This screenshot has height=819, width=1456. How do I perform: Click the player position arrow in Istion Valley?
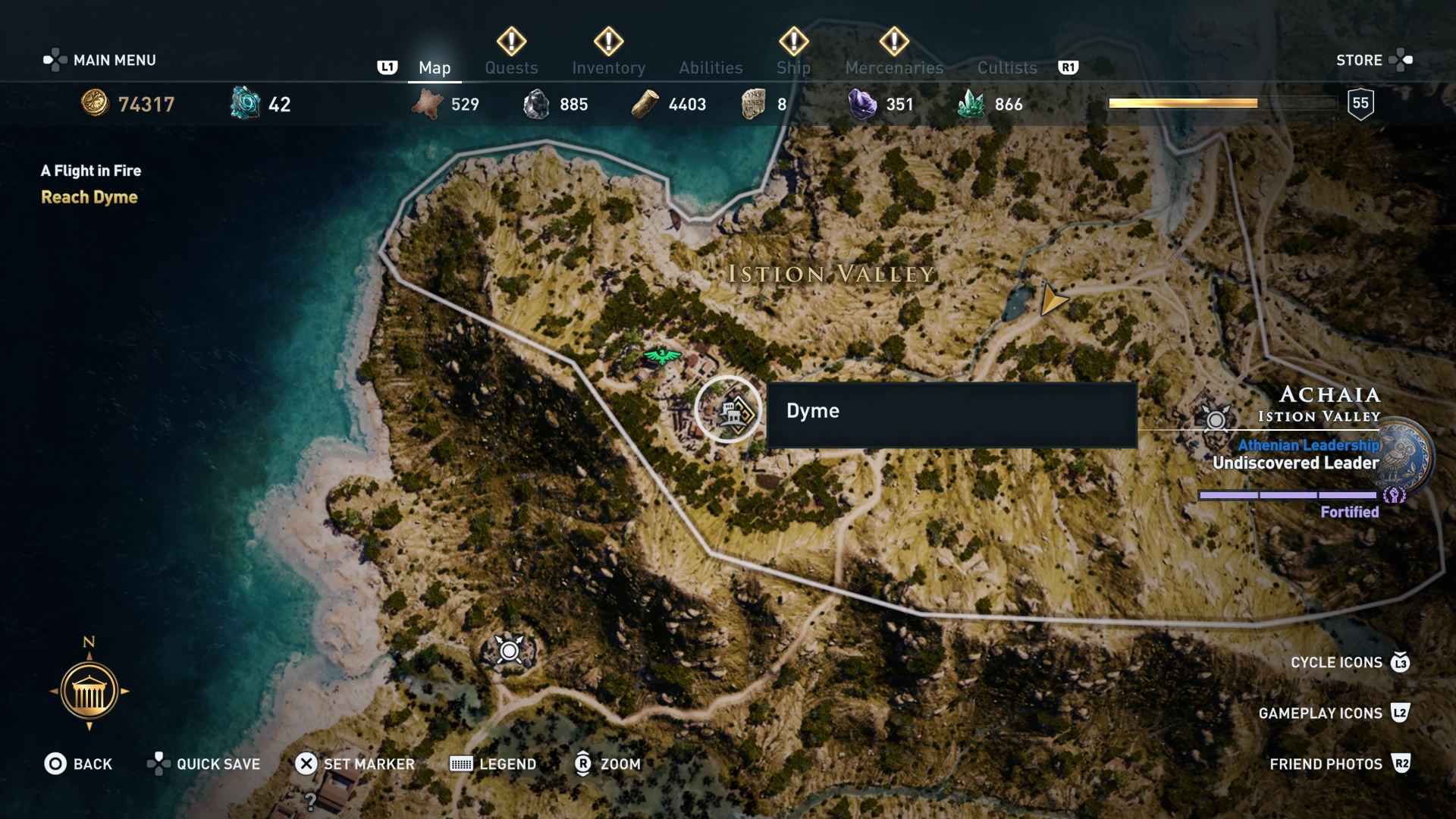click(1053, 300)
